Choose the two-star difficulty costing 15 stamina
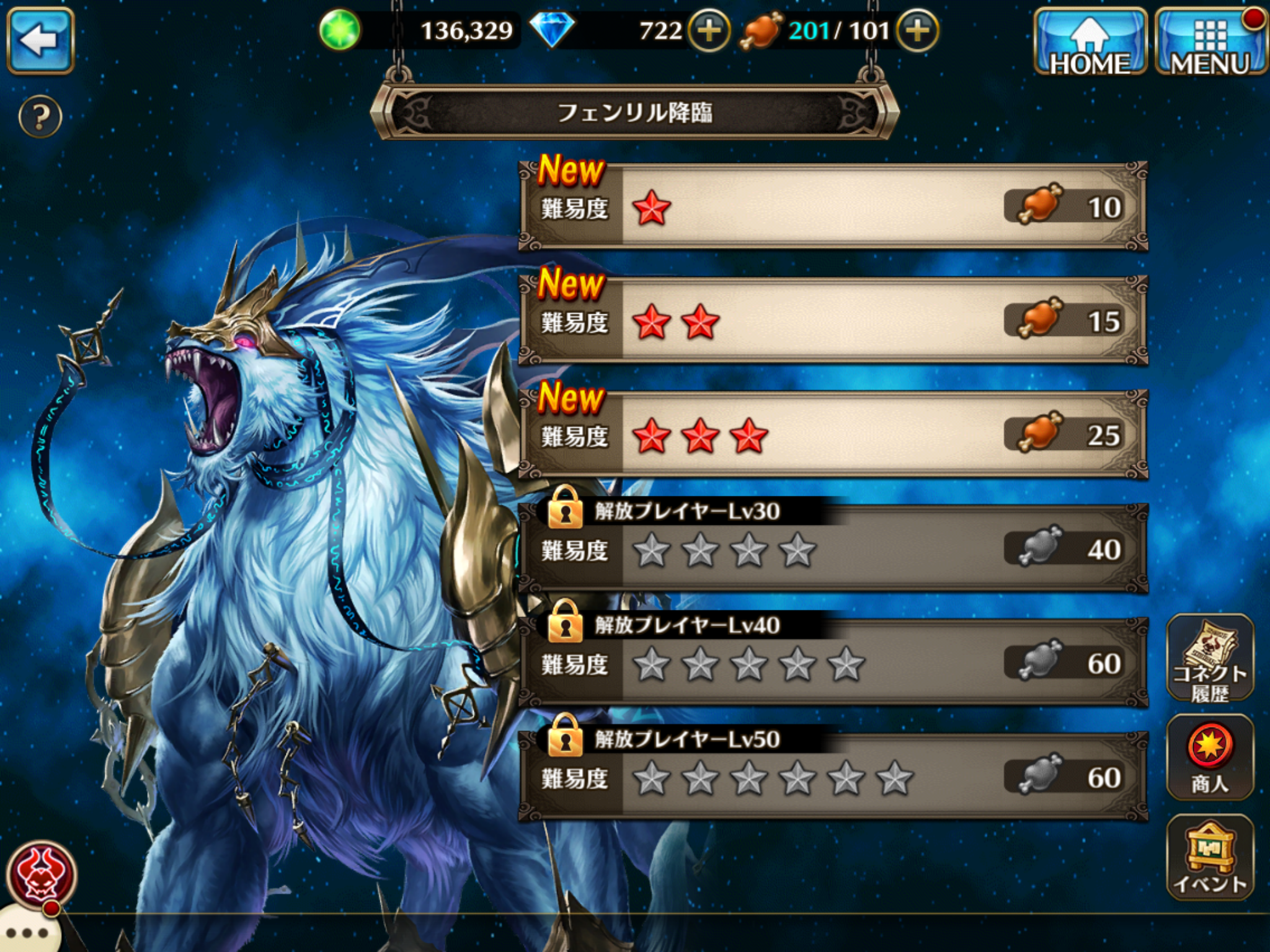 tap(833, 321)
